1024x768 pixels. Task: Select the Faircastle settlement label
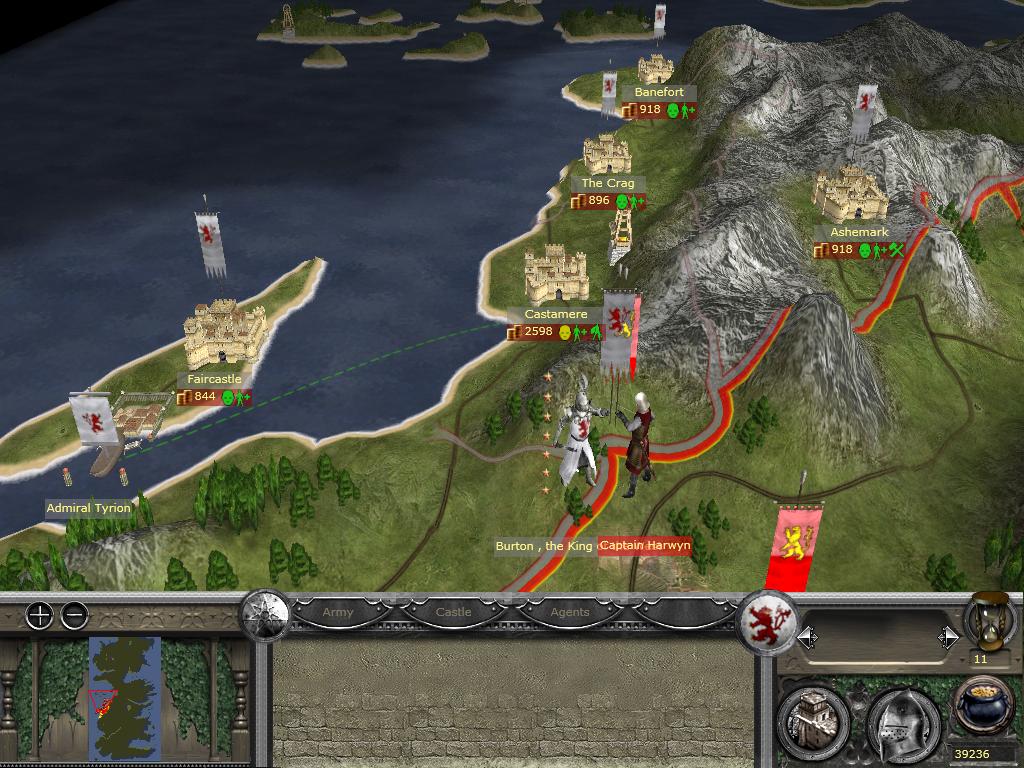pyautogui.click(x=214, y=380)
